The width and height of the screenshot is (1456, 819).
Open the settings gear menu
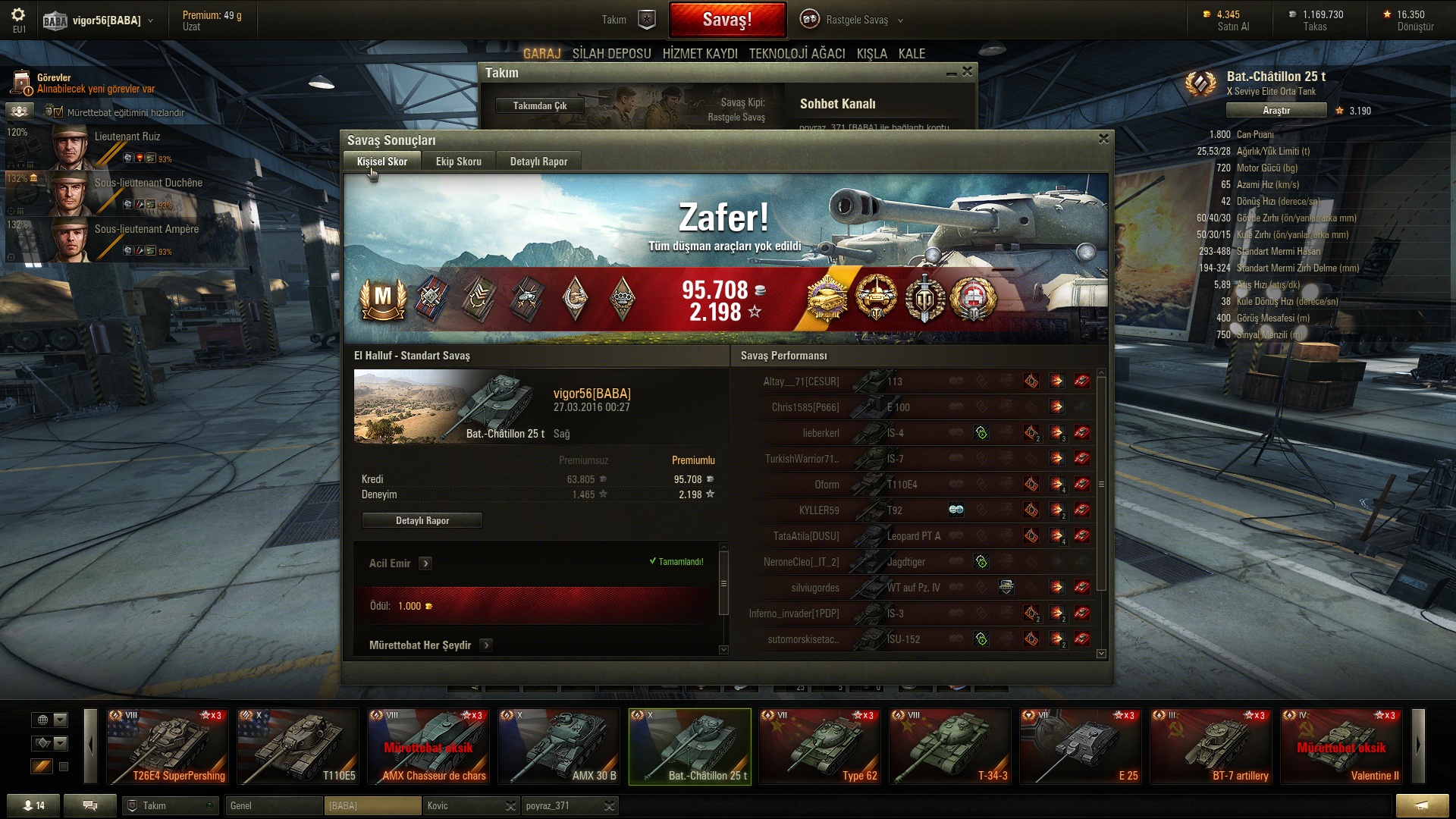tap(18, 15)
